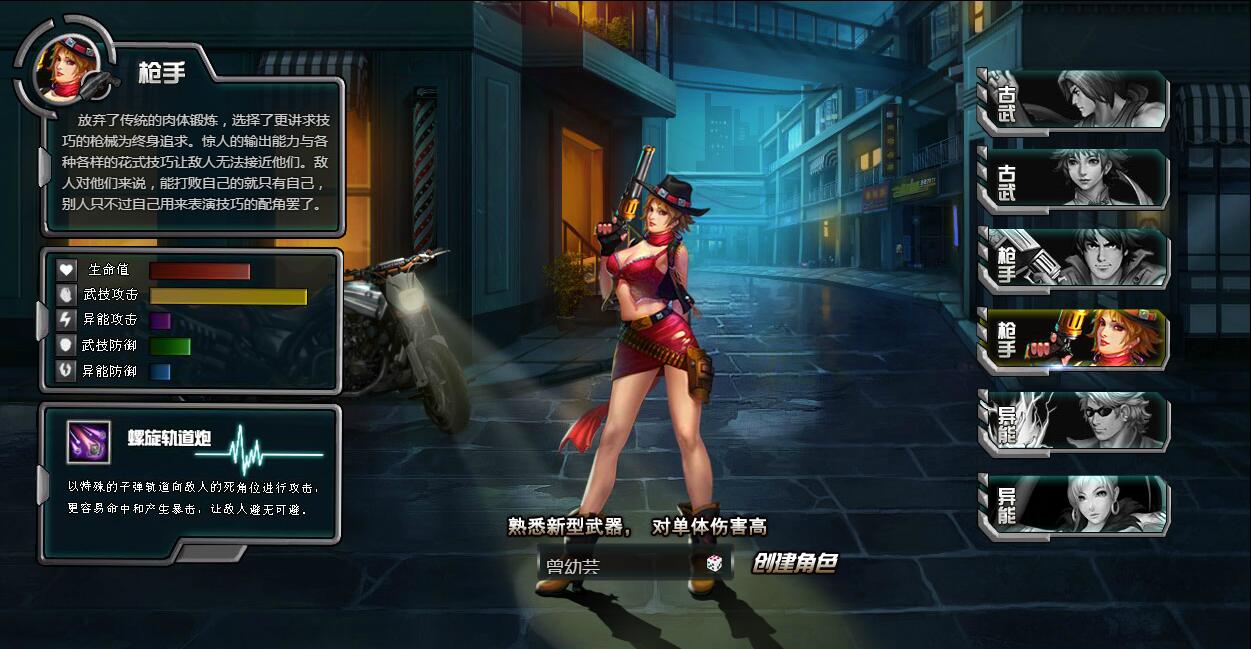Choose the female 枪手 gunner with hat
Screen dimensions: 1251x649
pyautogui.click(x=1074, y=340)
